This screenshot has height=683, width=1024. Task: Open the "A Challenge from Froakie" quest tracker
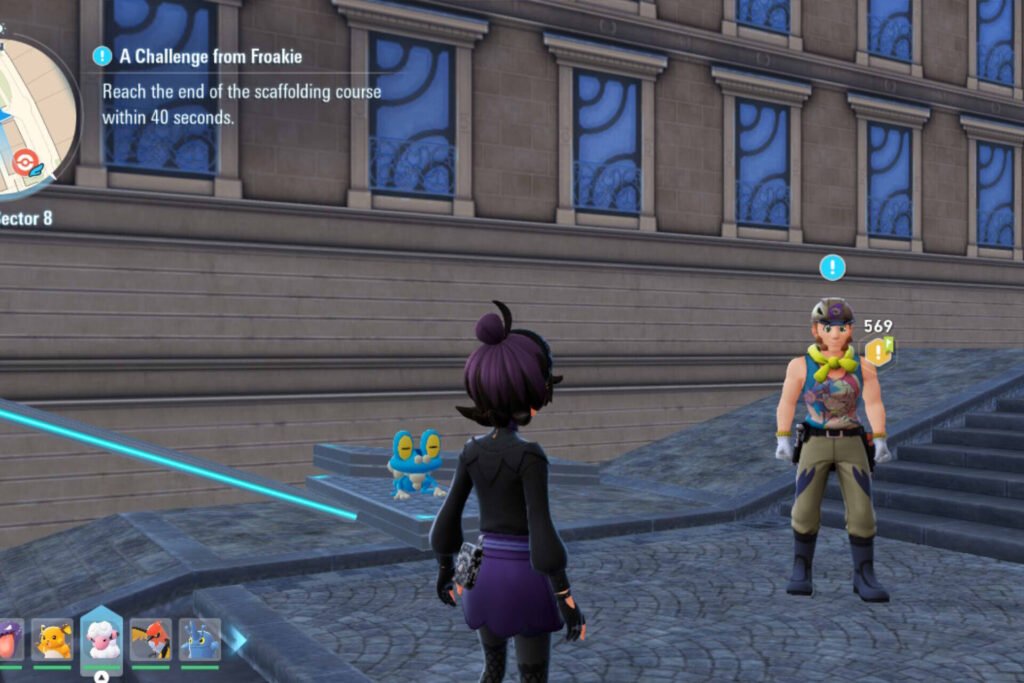coord(210,57)
